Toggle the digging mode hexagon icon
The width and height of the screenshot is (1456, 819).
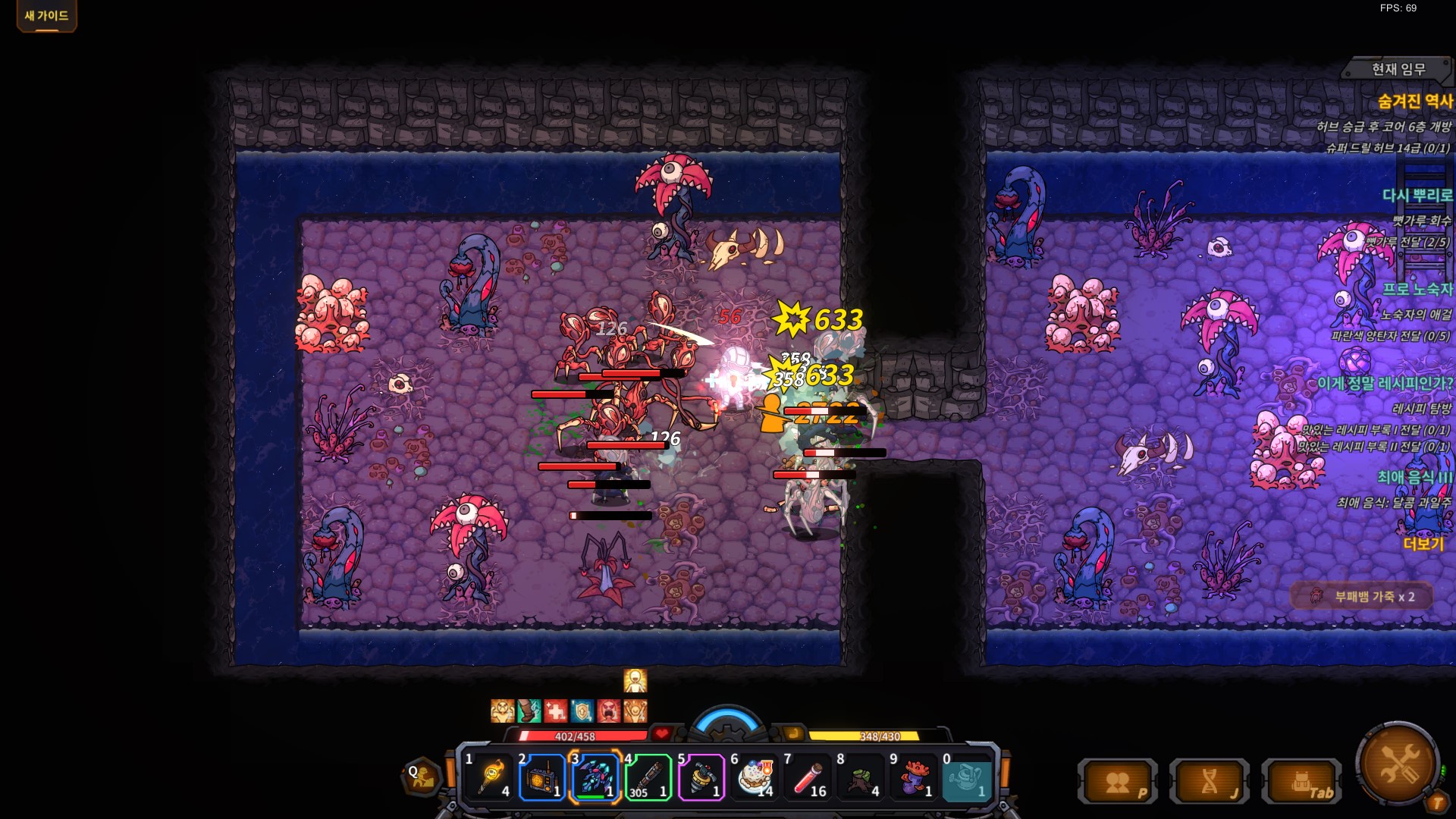[422, 777]
